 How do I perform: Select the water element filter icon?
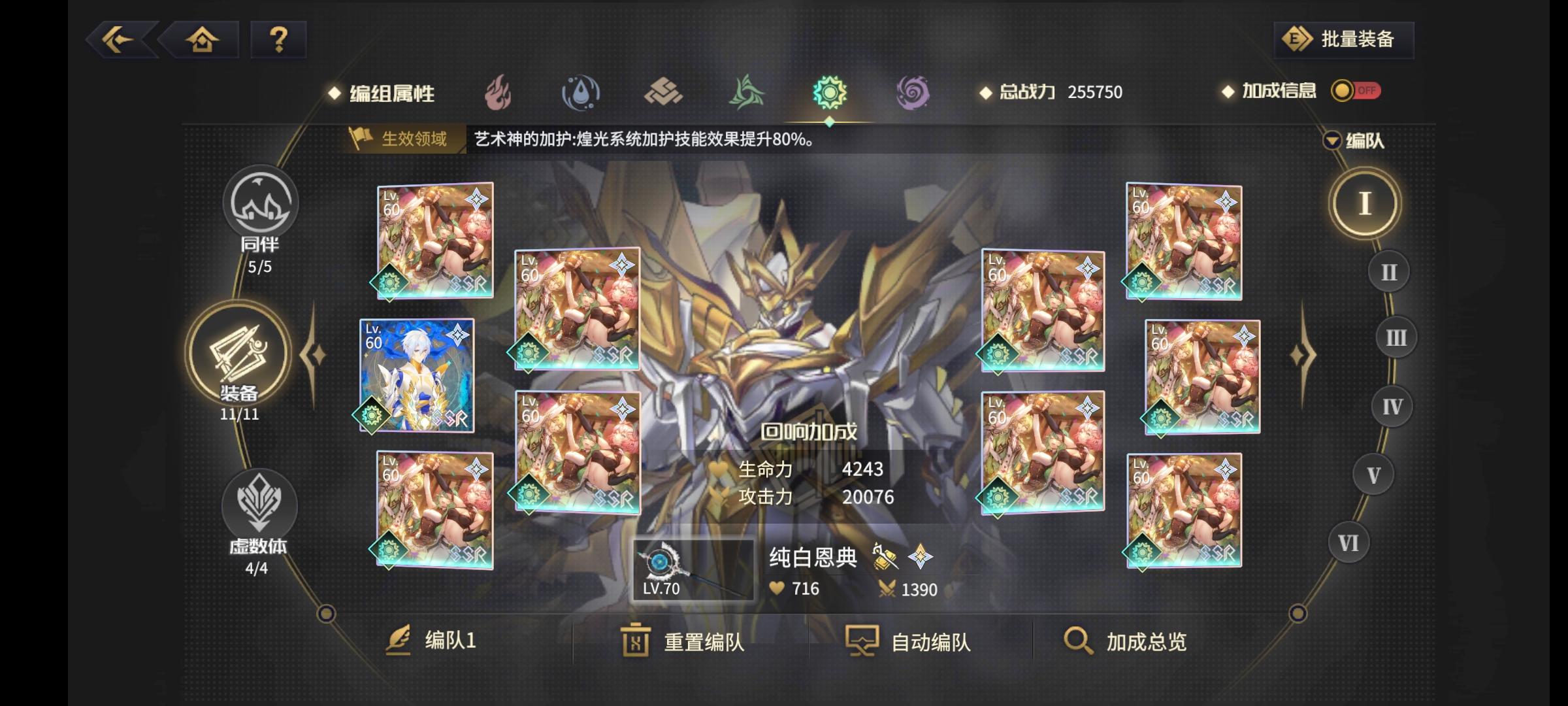(580, 93)
